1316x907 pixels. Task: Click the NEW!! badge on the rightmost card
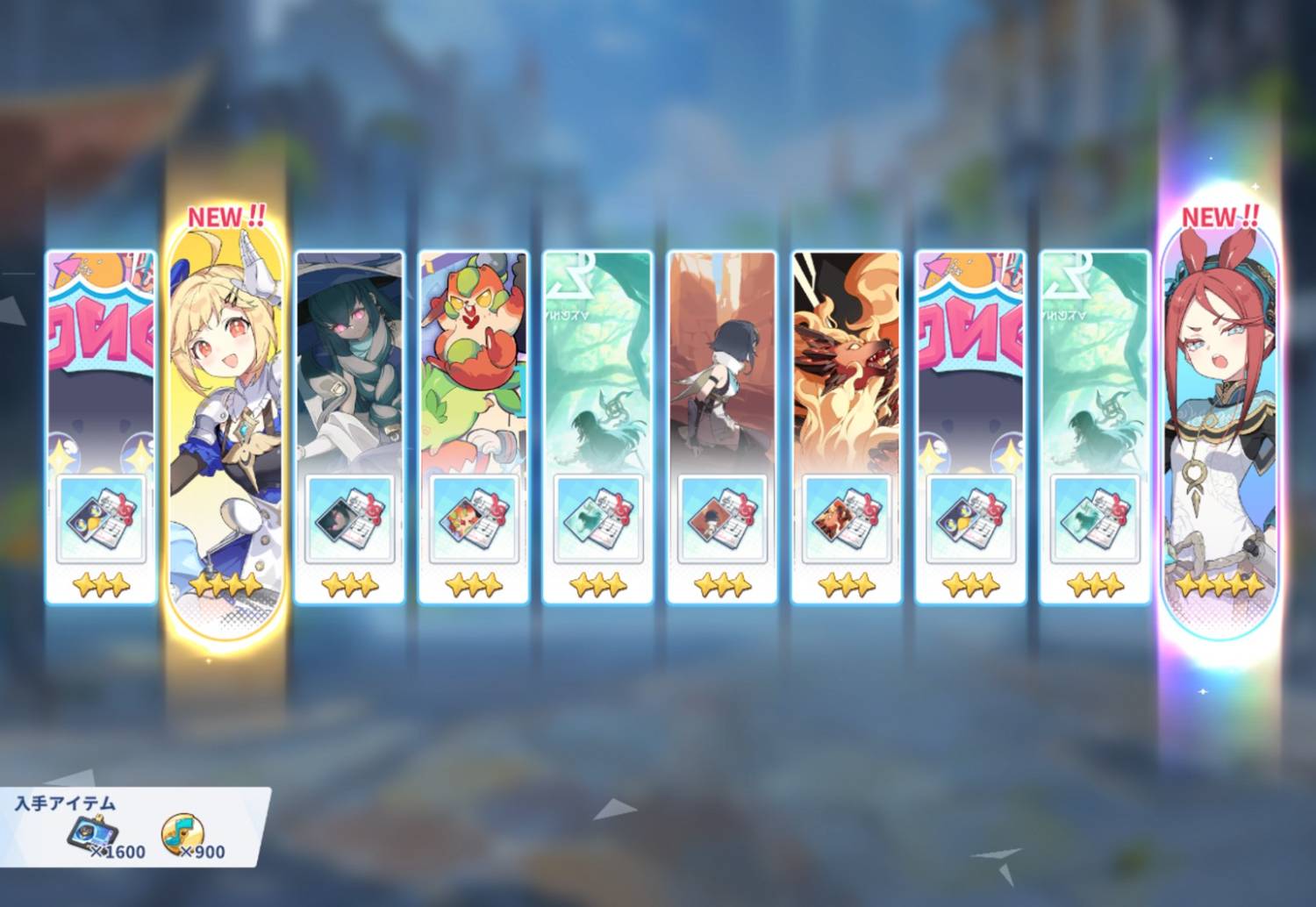(x=1219, y=218)
